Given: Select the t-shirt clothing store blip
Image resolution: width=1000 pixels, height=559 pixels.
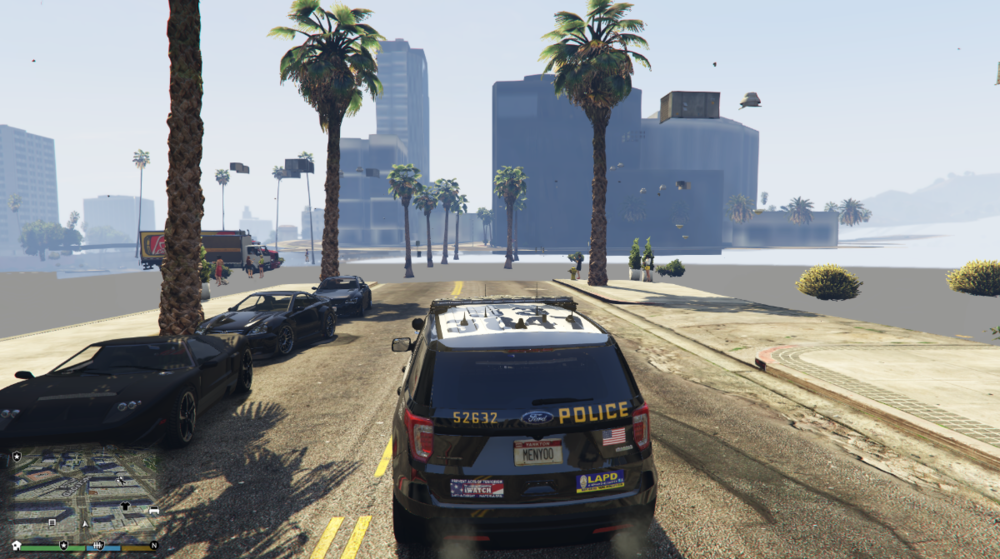Looking at the screenshot, I should click(x=125, y=506).
